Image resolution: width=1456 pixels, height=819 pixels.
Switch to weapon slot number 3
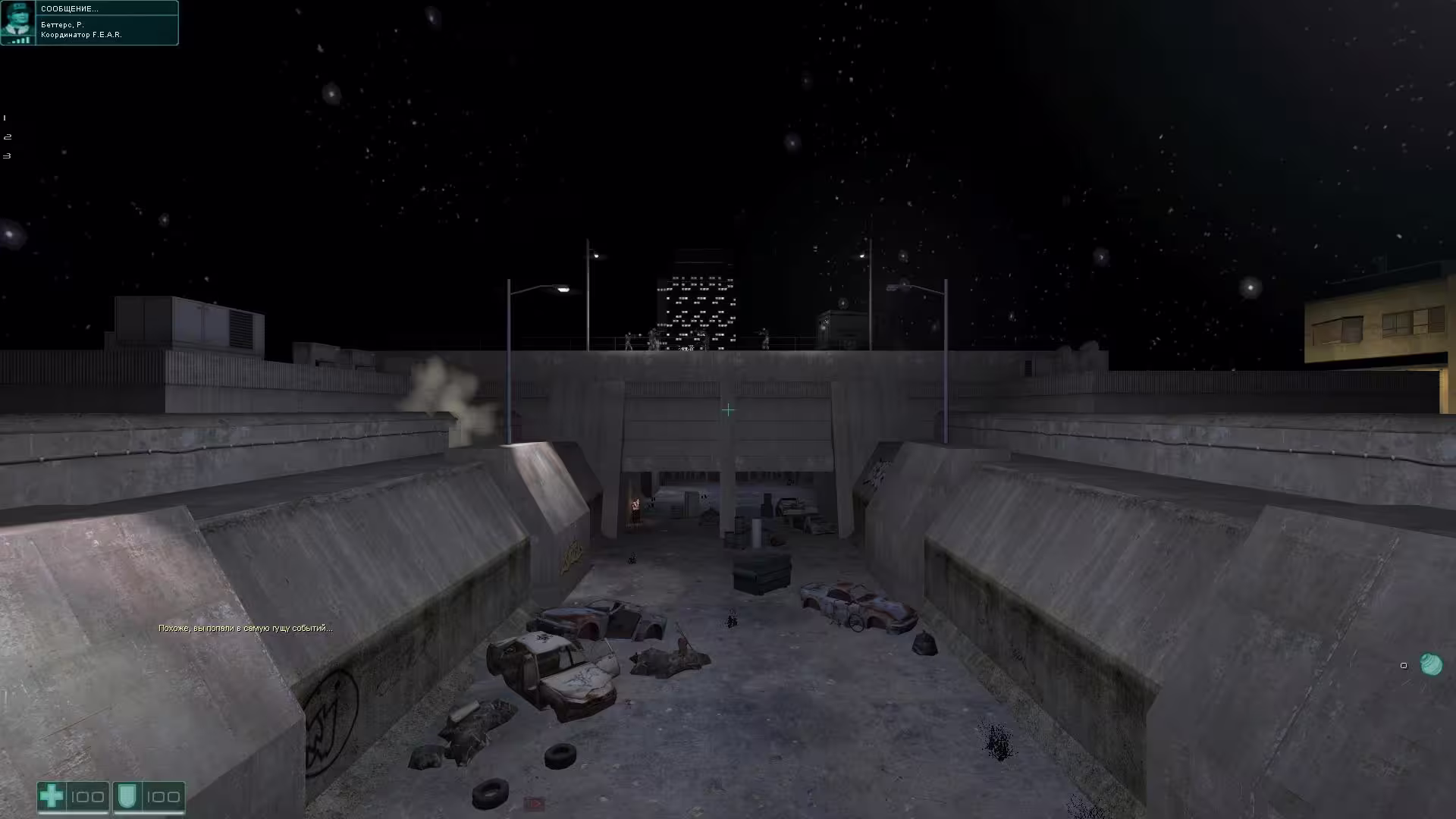point(7,156)
